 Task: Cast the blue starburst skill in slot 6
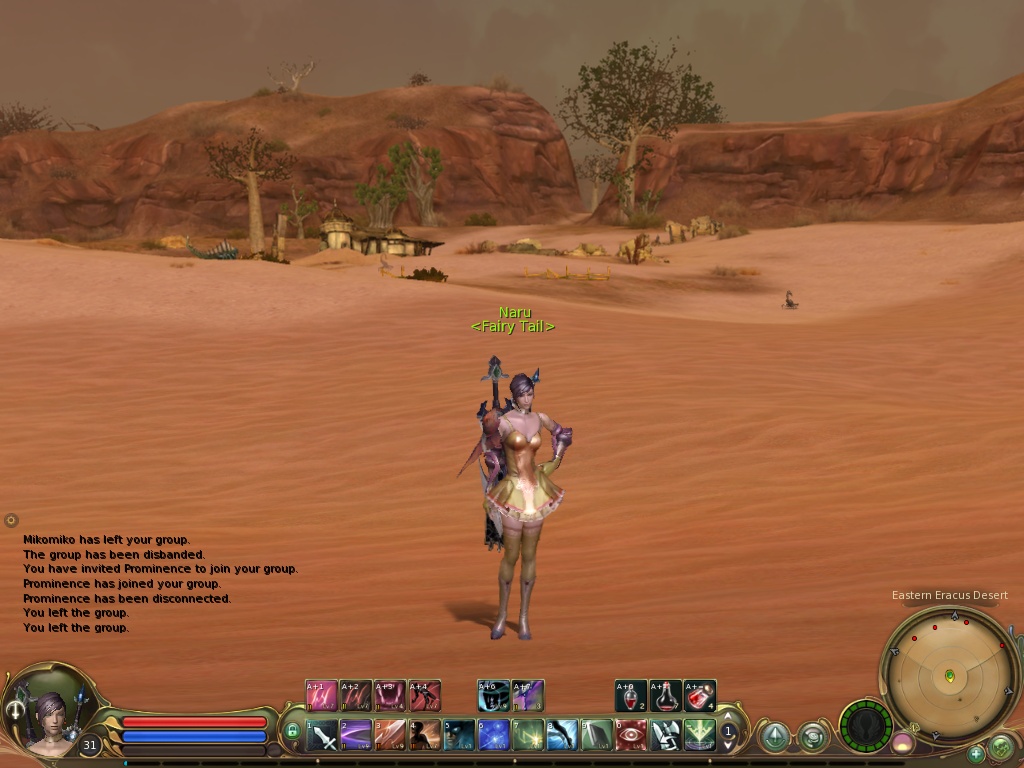click(x=494, y=735)
